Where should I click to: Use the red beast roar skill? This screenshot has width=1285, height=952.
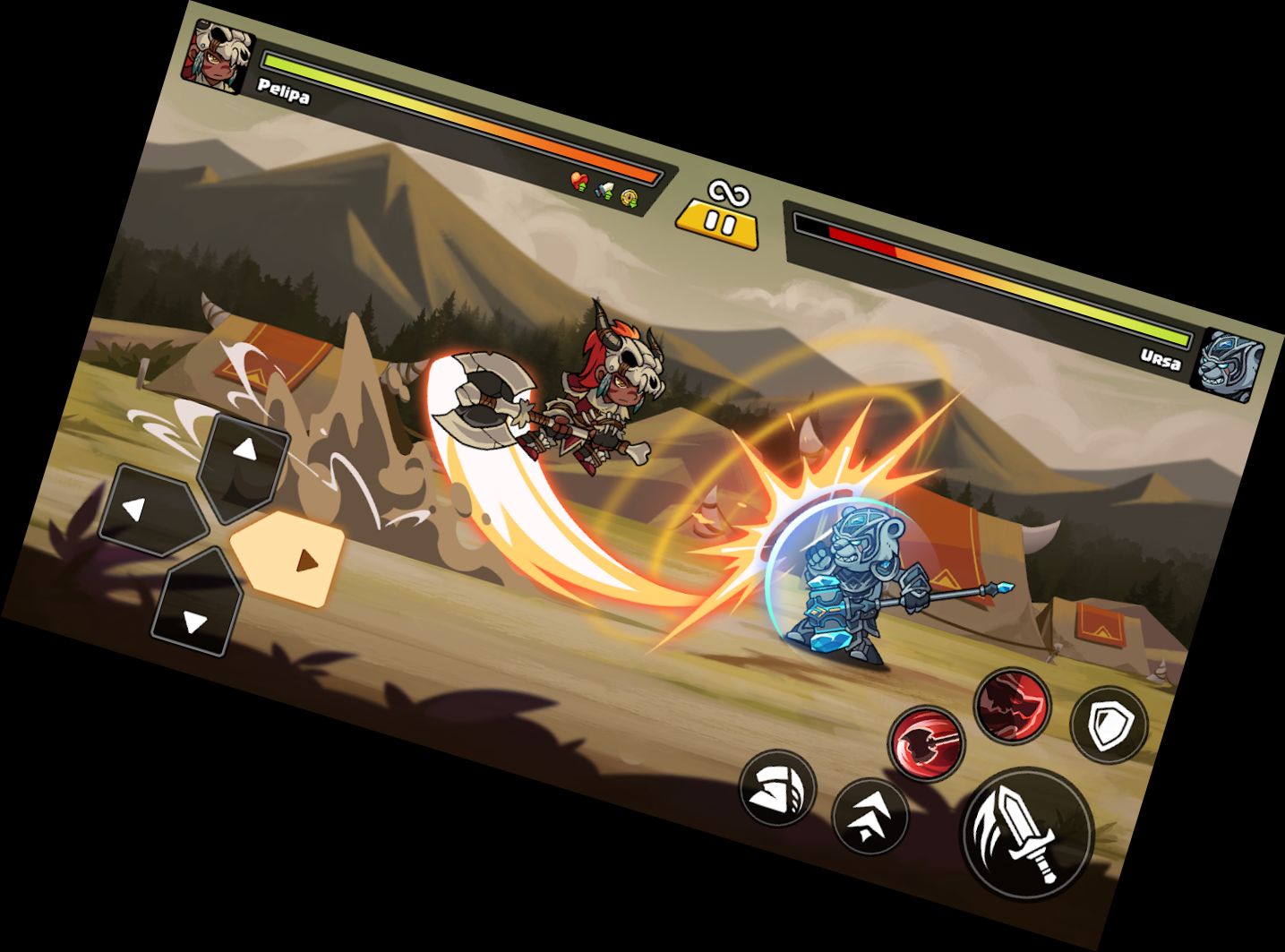pos(1013,704)
